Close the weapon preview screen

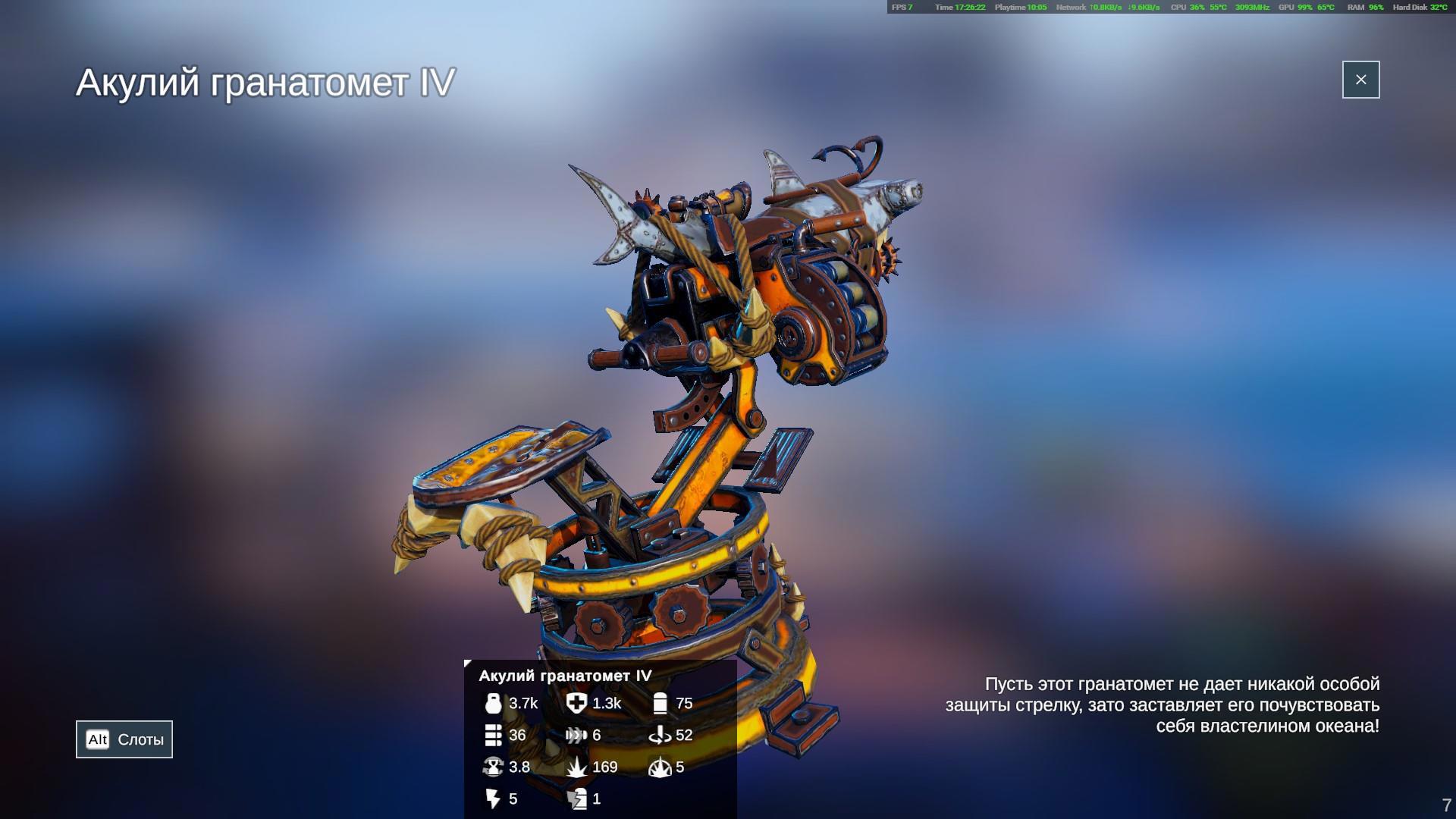[x=1360, y=80]
